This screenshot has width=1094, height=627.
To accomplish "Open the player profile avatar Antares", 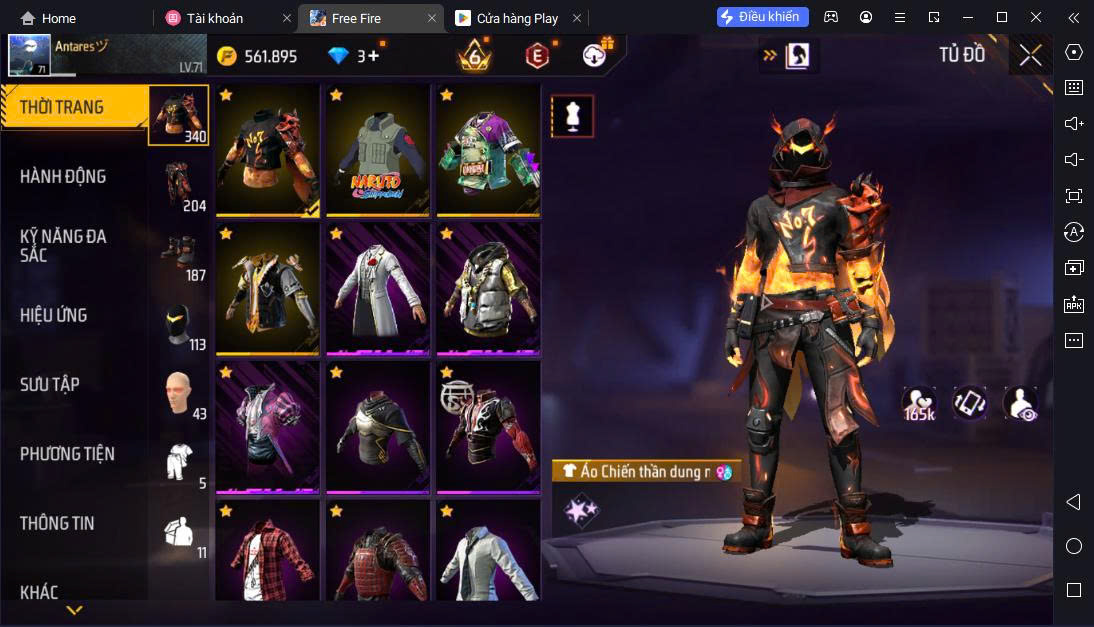I will 30,56.
